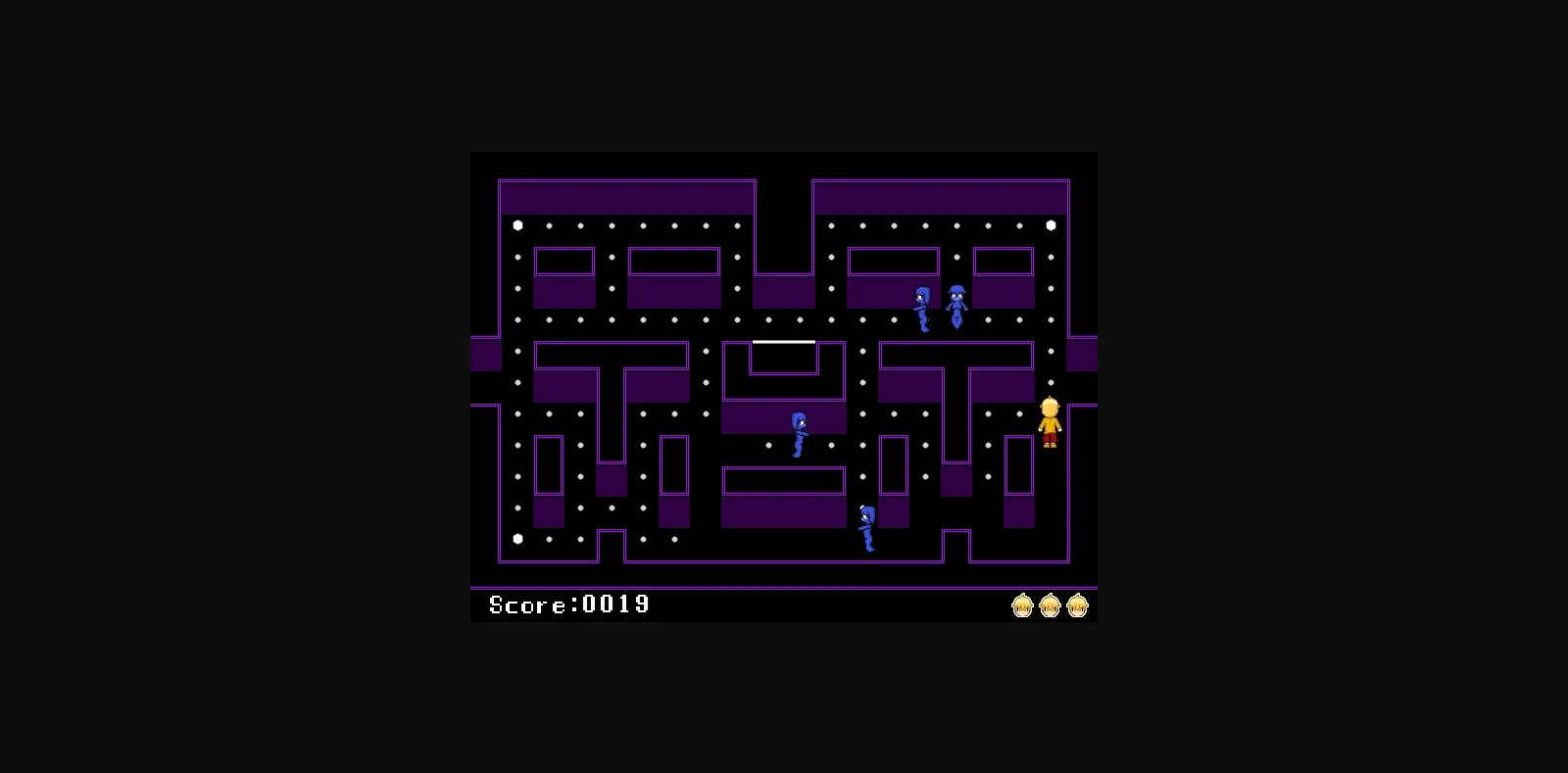Click the Score:0019 label
The width and height of the screenshot is (1568, 773).
pos(568,604)
